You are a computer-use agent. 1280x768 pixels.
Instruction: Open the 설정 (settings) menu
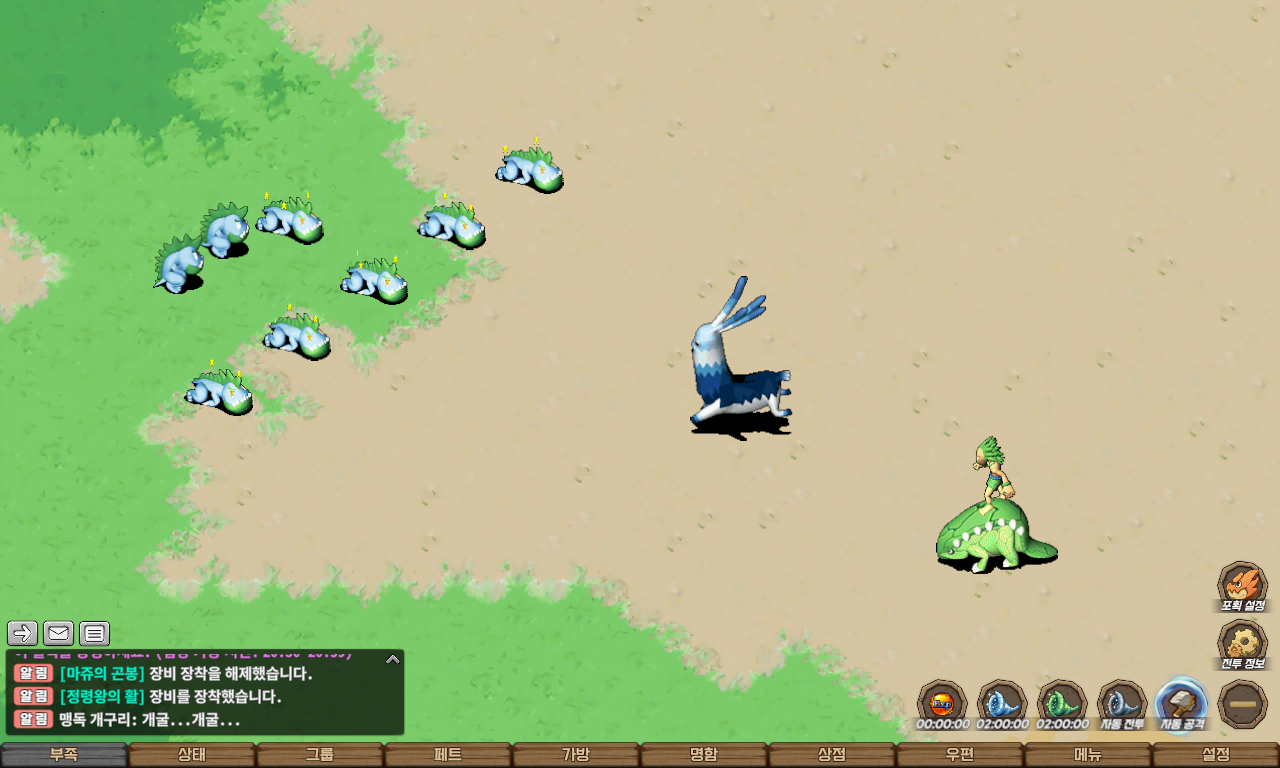[1216, 755]
